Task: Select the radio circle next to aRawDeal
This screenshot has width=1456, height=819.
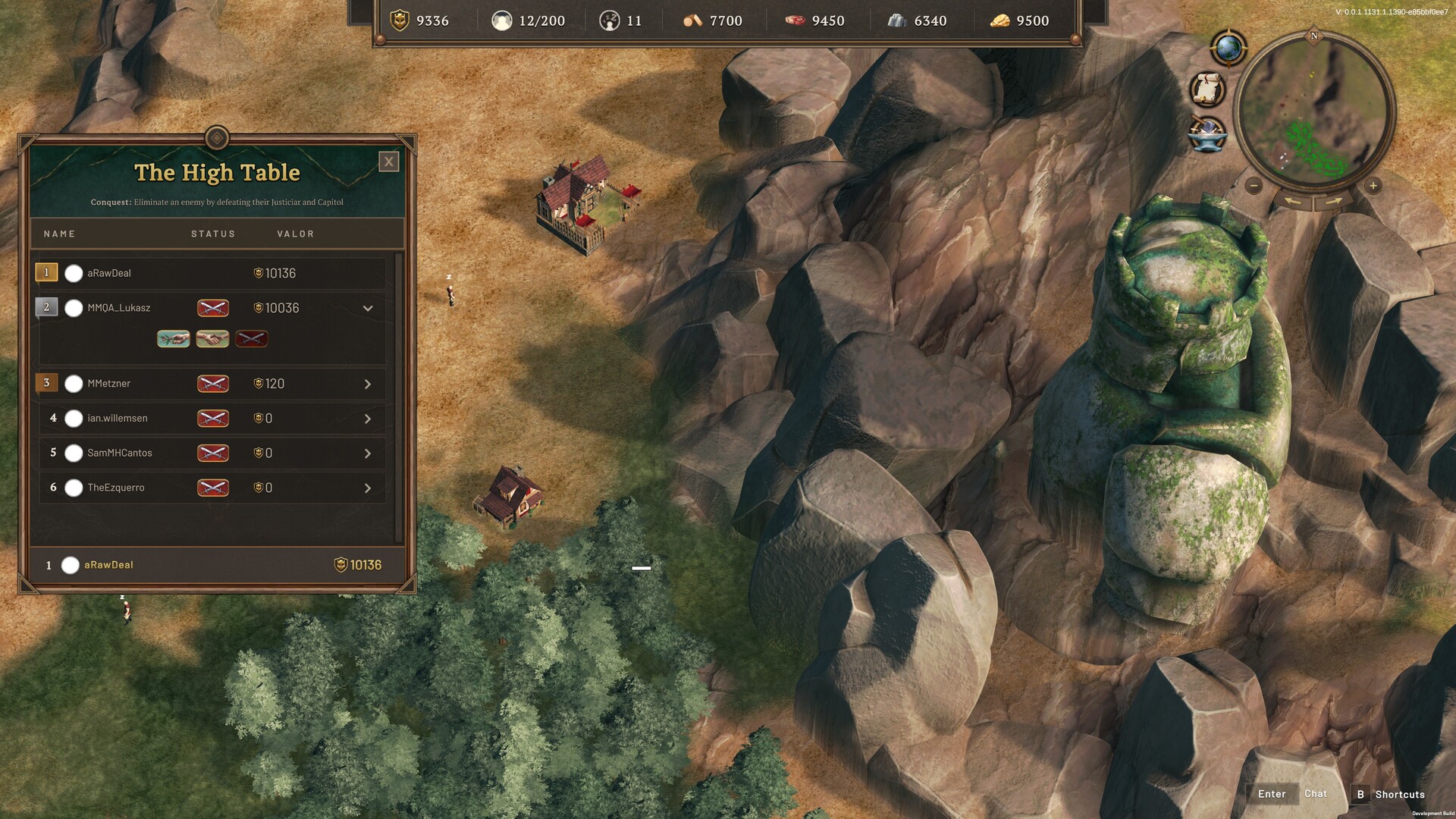Action: [x=74, y=273]
